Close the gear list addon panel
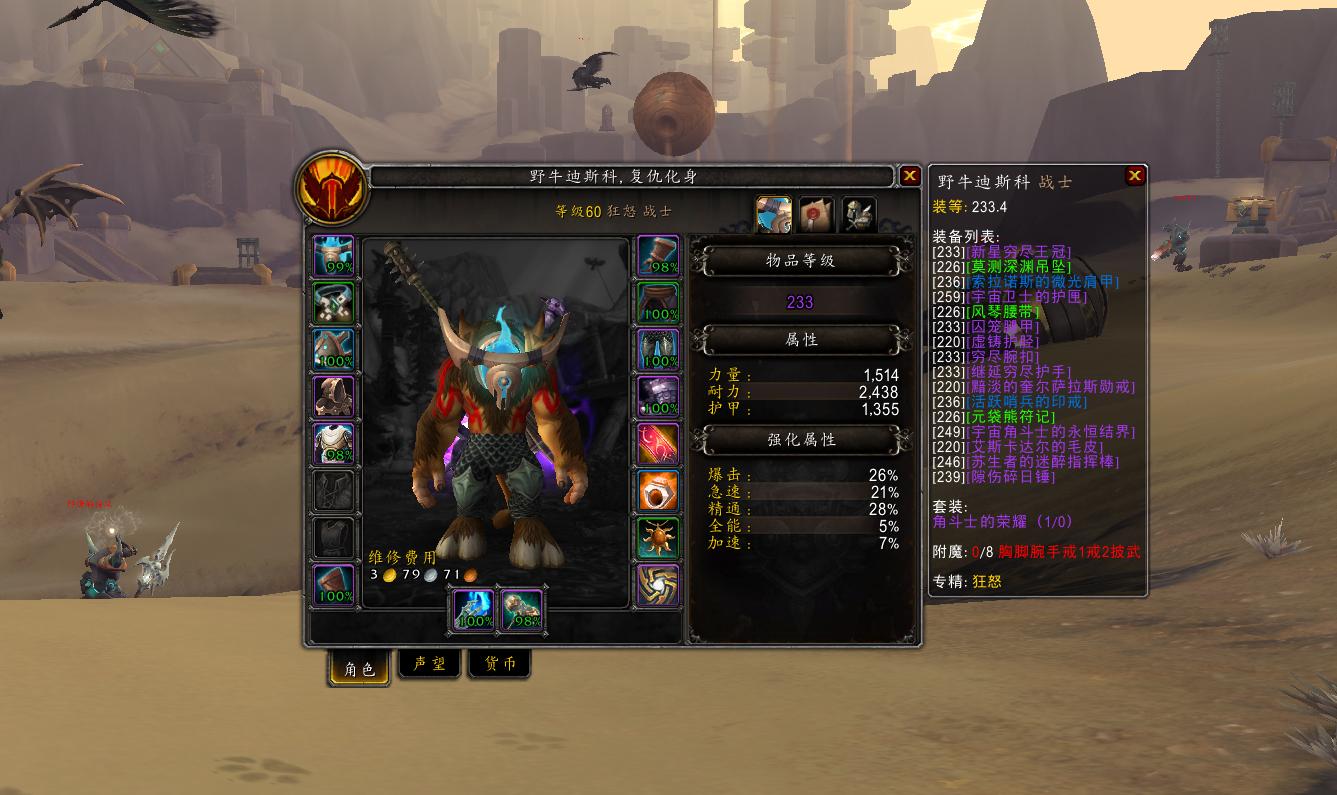This screenshot has height=795, width=1337. [1135, 176]
